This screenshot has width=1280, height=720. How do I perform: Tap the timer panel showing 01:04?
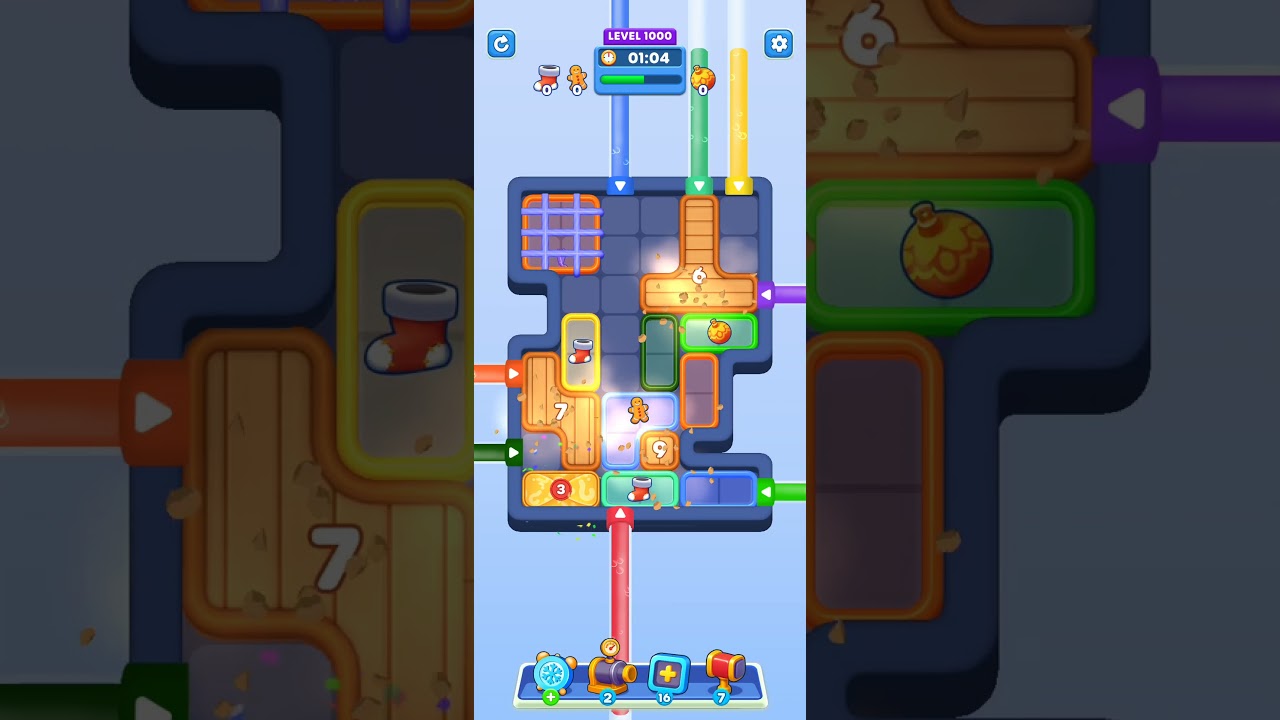[646, 59]
